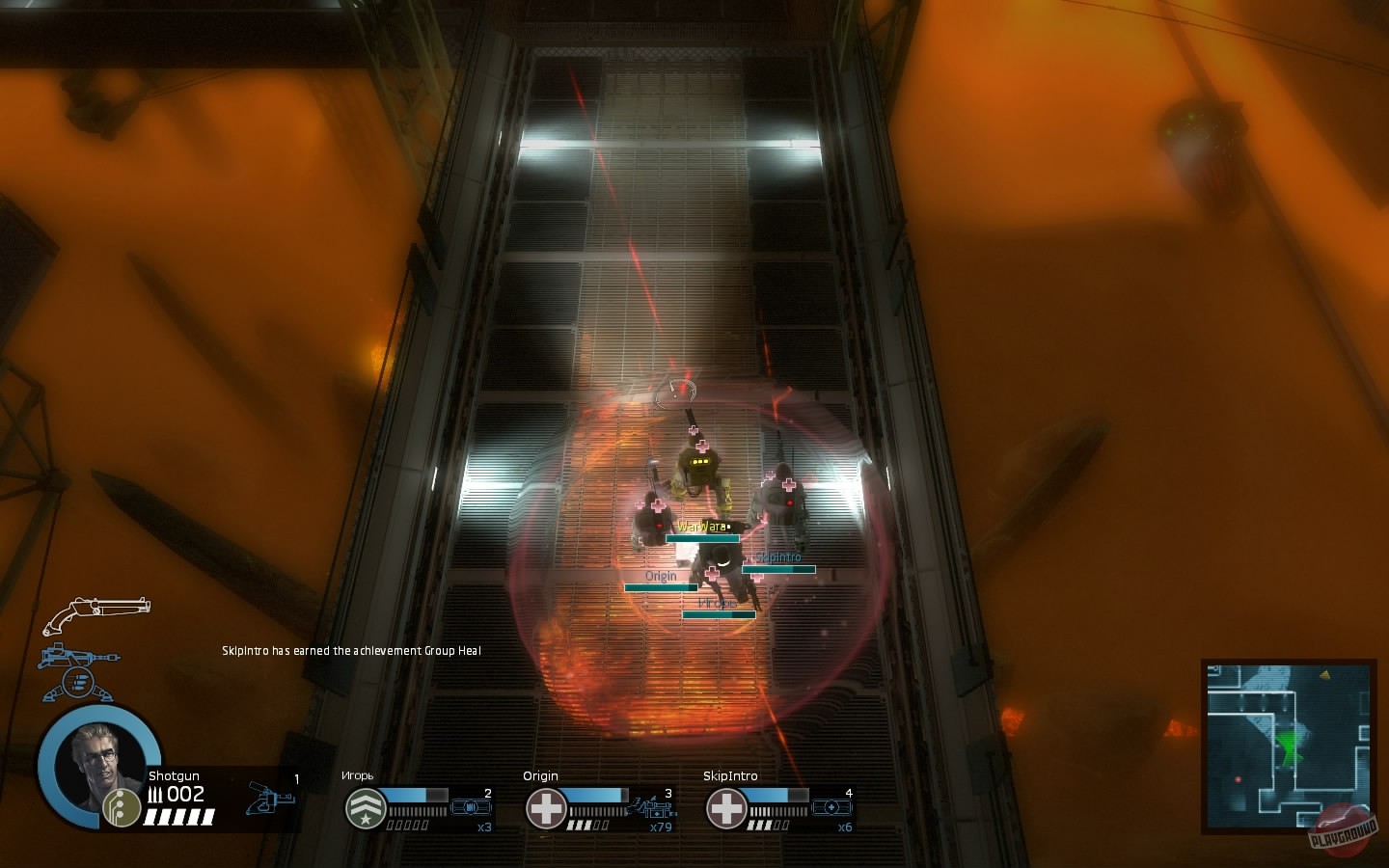This screenshot has height=868, width=1389.
Task: Select the Tech class emblem beside the portrait
Action: 121,806
